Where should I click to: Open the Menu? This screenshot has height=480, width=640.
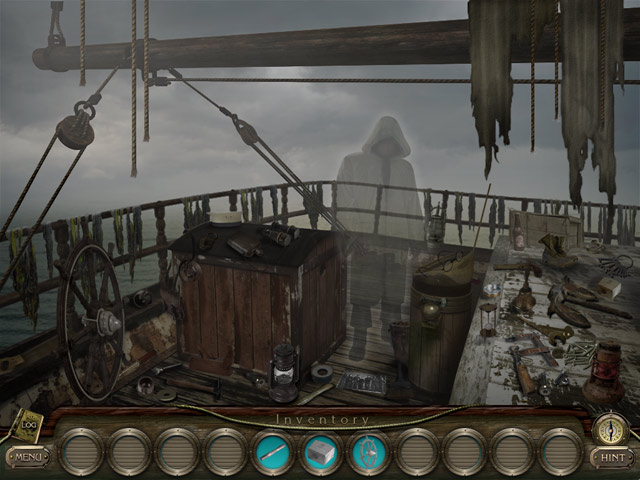point(27,458)
